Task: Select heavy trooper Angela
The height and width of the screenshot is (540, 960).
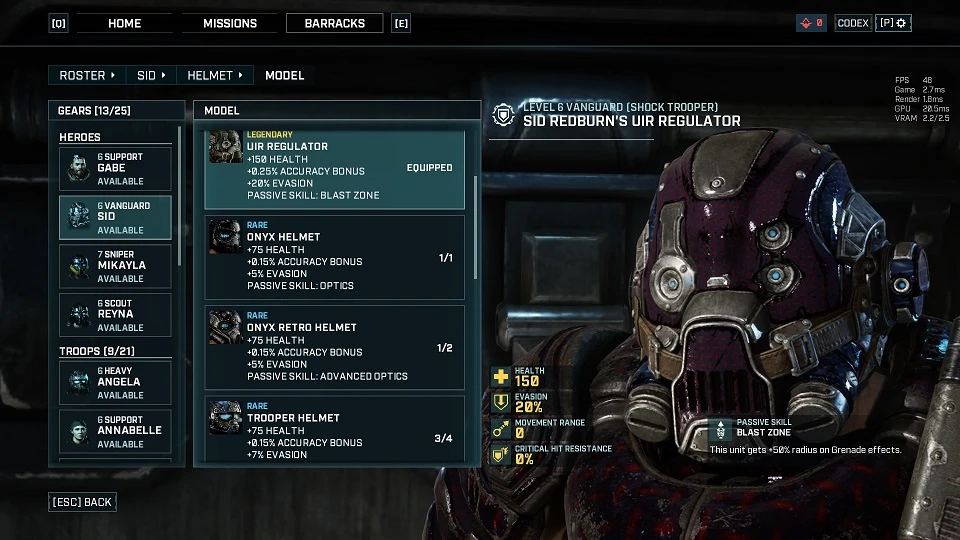Action: pos(115,383)
